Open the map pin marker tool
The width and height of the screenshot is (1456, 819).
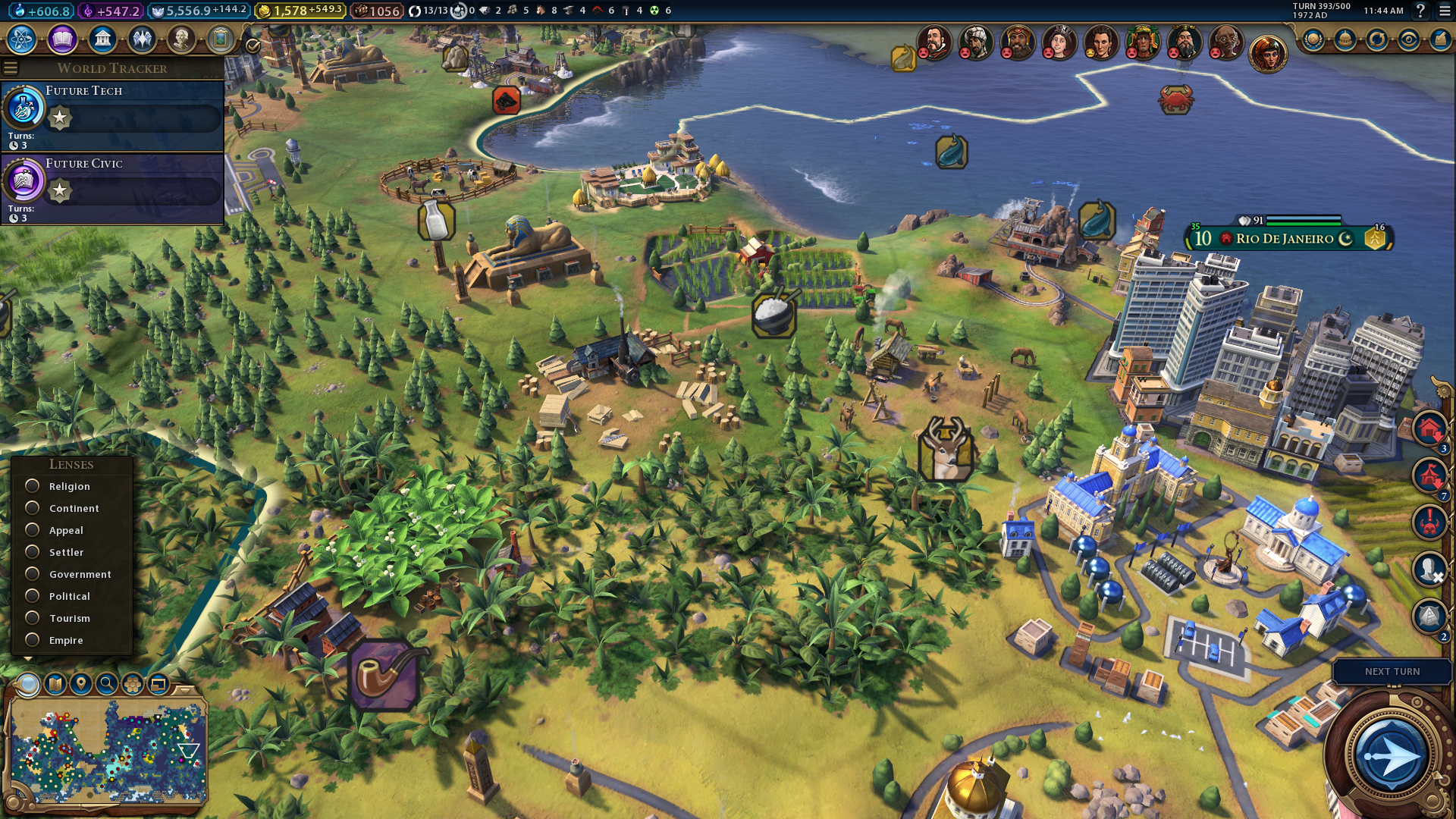tap(81, 684)
